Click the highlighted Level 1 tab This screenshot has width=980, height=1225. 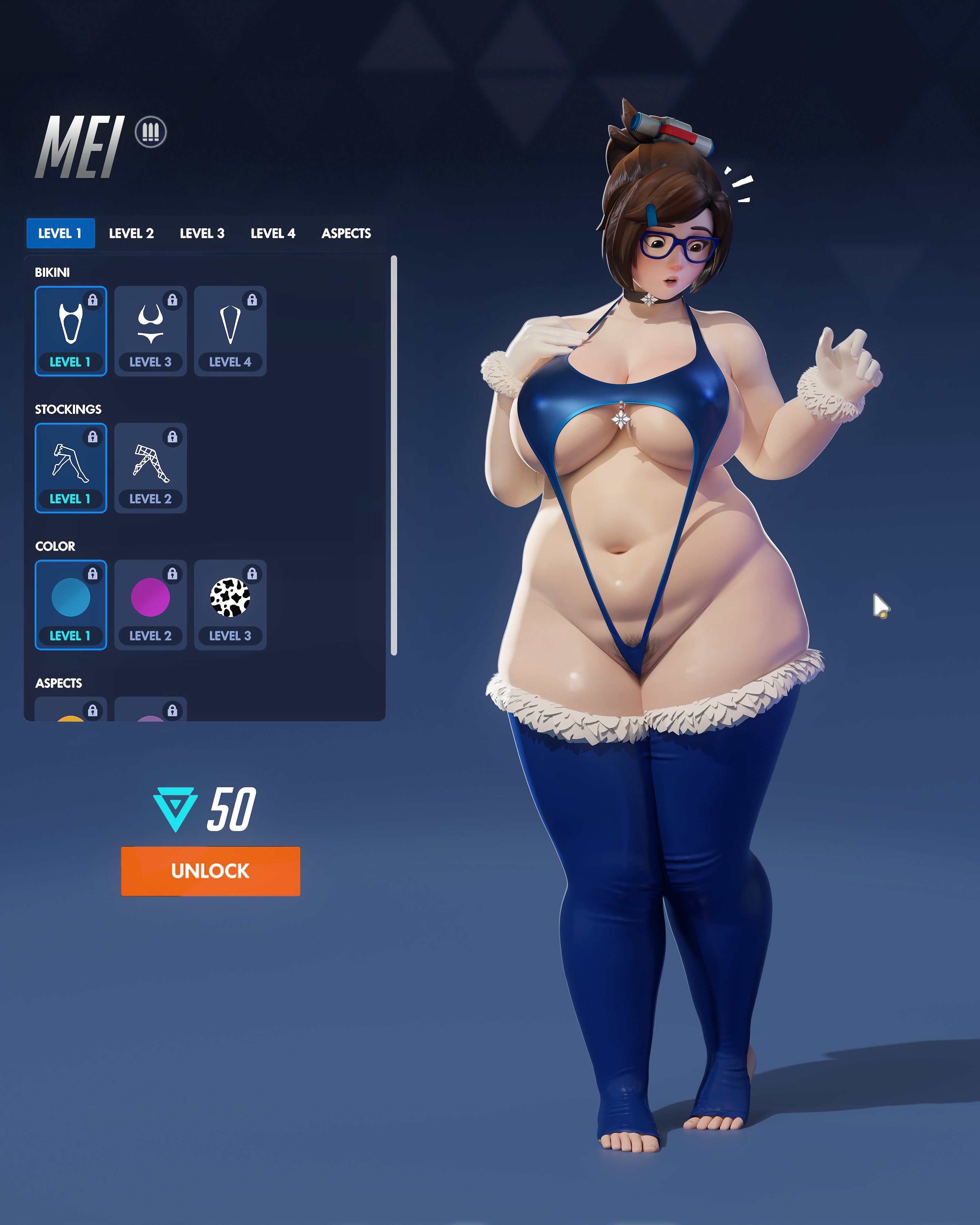point(60,233)
